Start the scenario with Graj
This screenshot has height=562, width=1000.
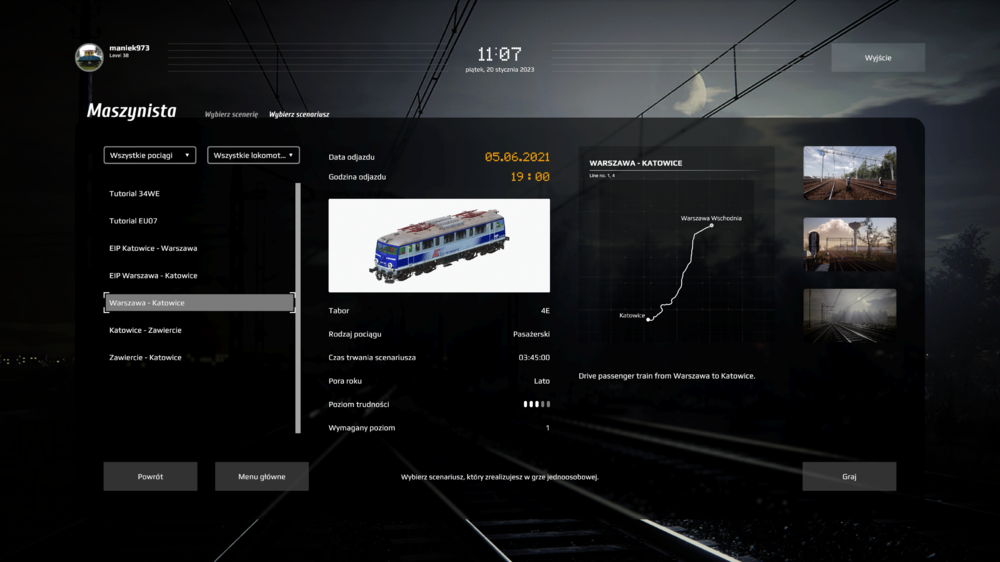tap(849, 476)
